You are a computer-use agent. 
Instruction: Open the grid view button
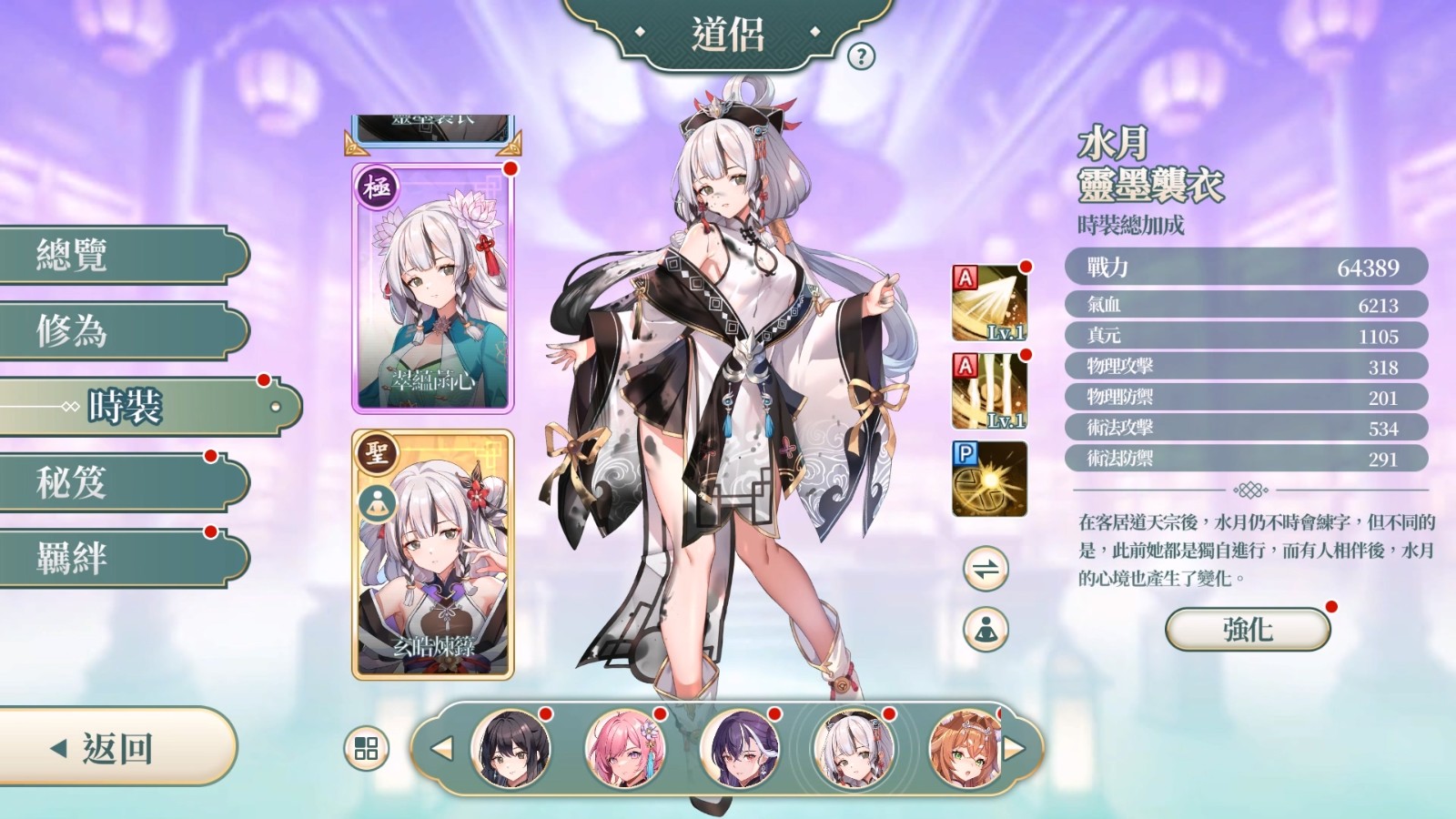coord(366,749)
